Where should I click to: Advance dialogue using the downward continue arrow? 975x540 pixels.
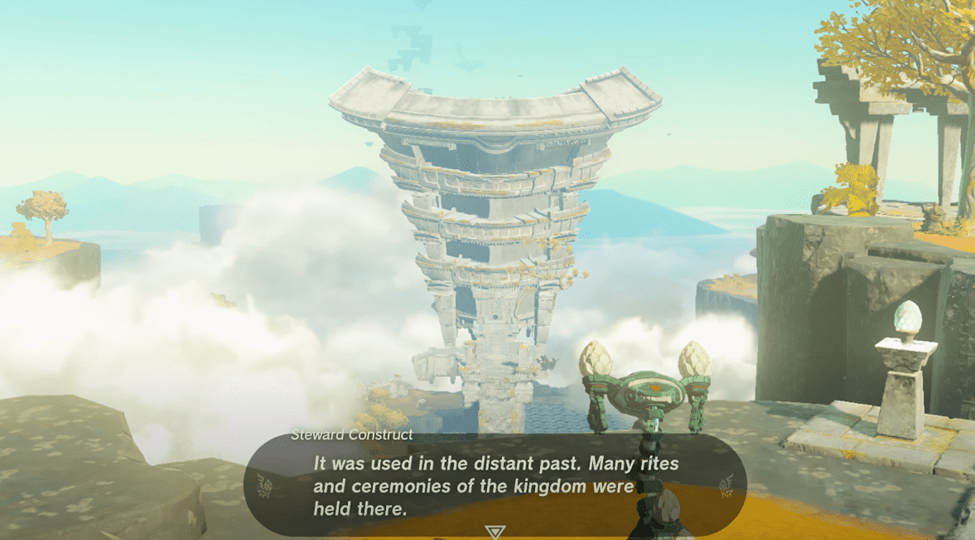click(494, 531)
